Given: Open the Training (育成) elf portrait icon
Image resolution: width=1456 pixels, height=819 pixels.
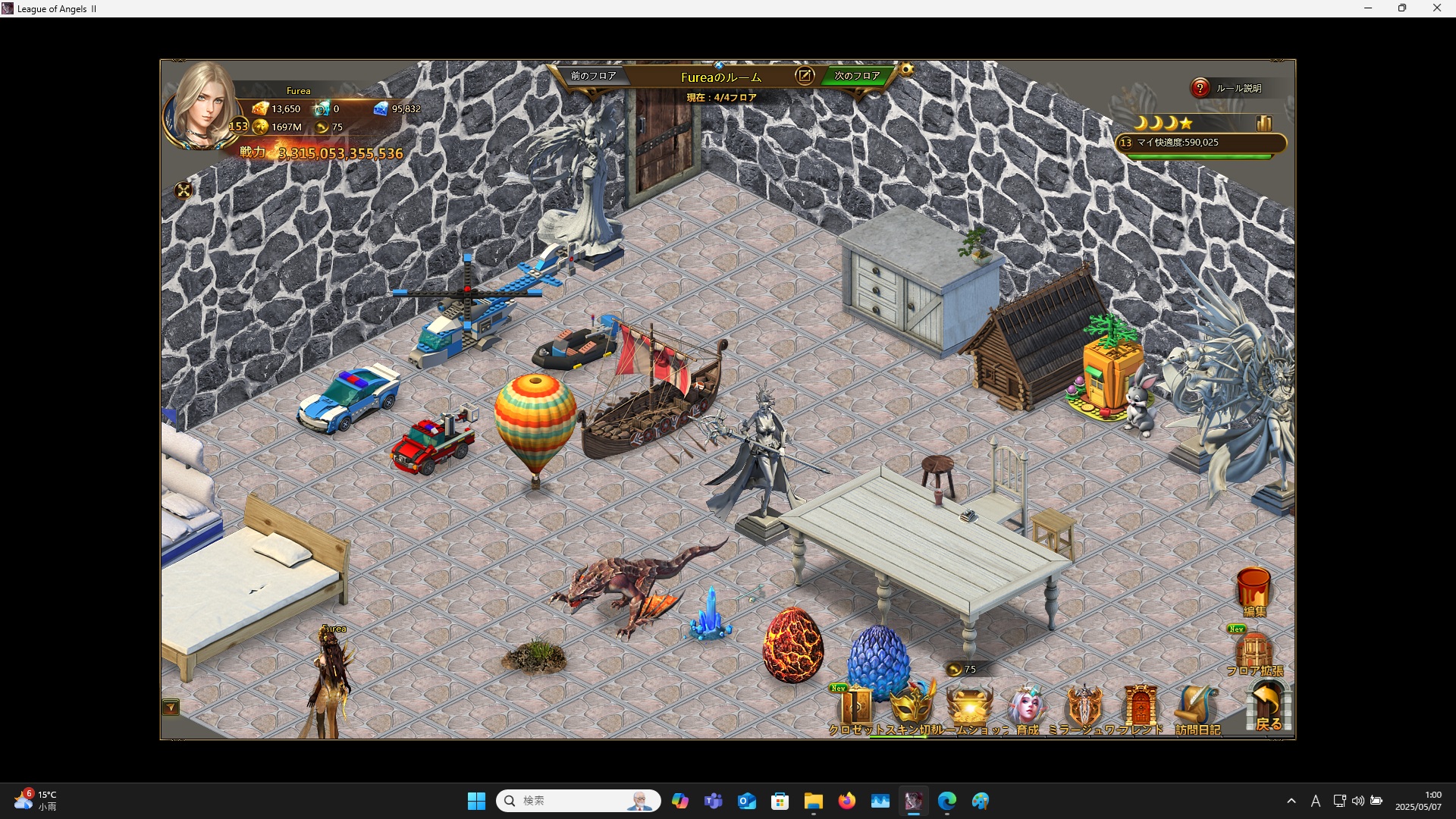Looking at the screenshot, I should pos(1027,707).
